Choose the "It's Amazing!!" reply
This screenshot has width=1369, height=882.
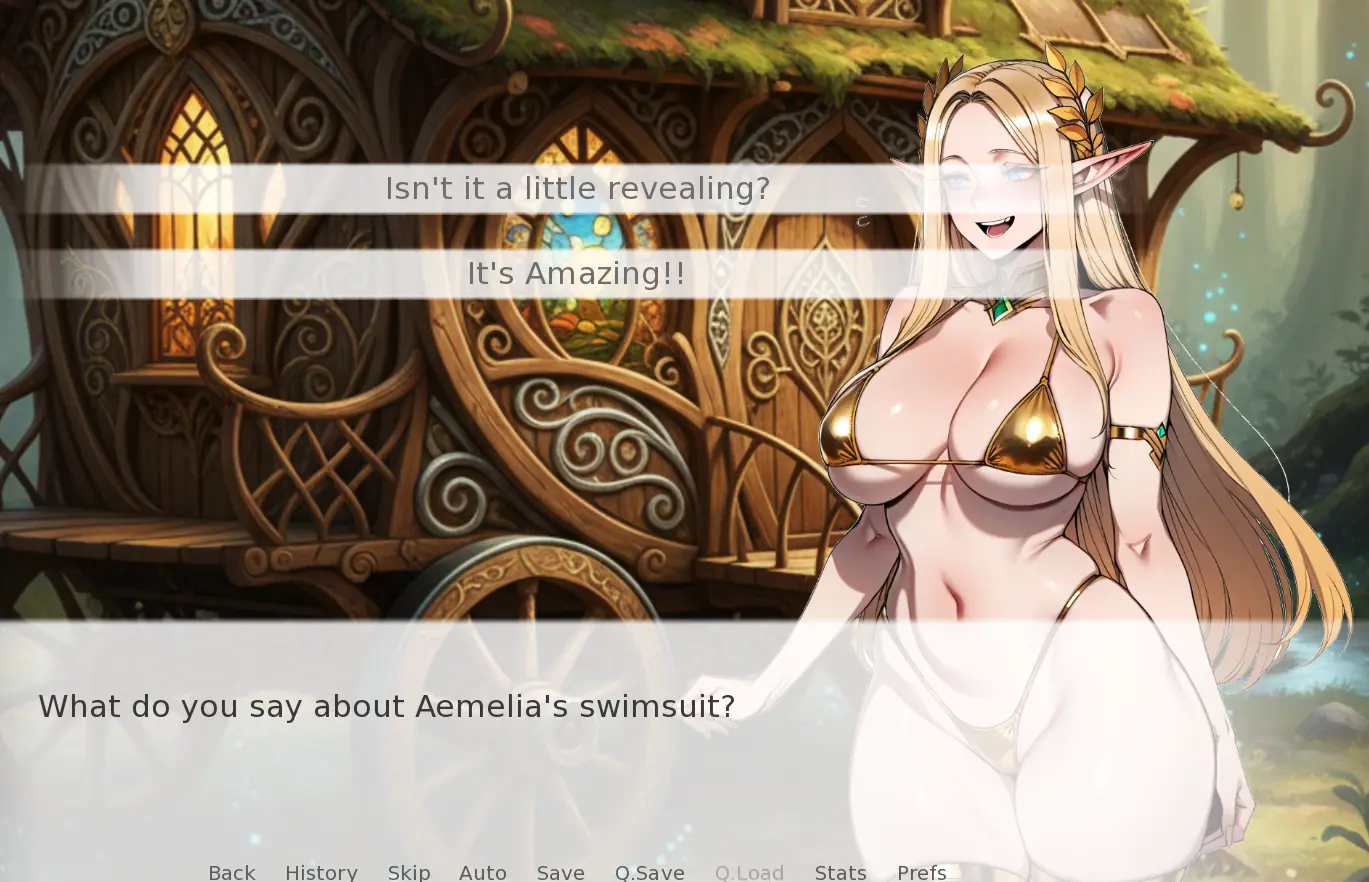pos(577,273)
